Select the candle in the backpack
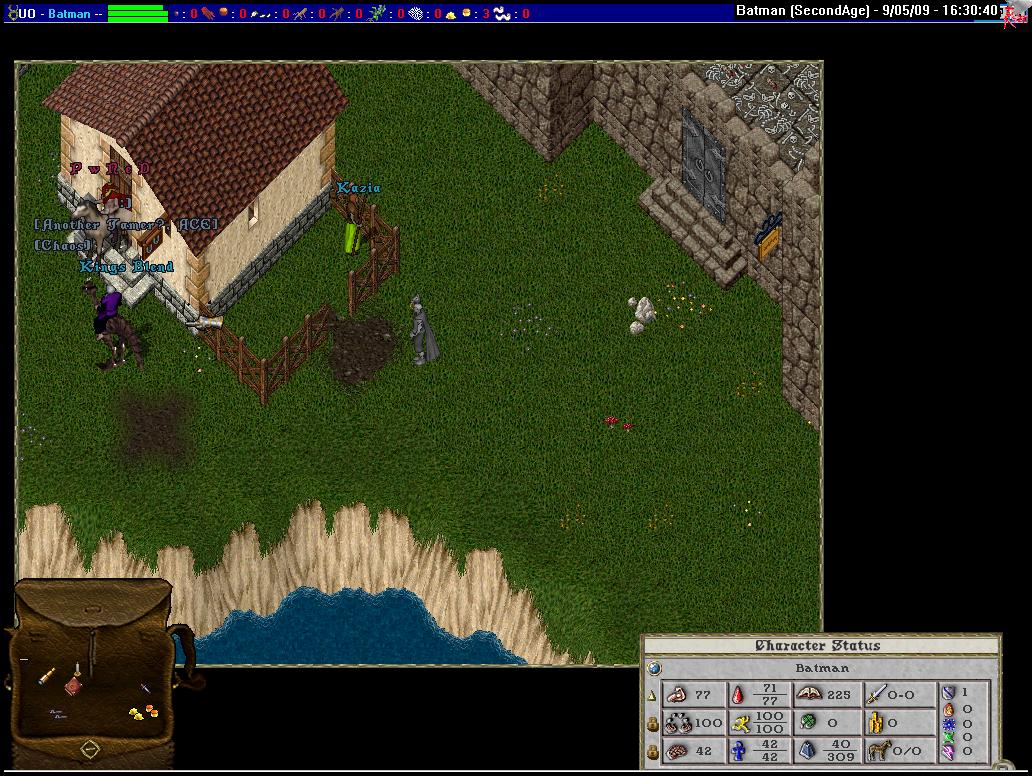This screenshot has height=776, width=1032. (x=76, y=670)
